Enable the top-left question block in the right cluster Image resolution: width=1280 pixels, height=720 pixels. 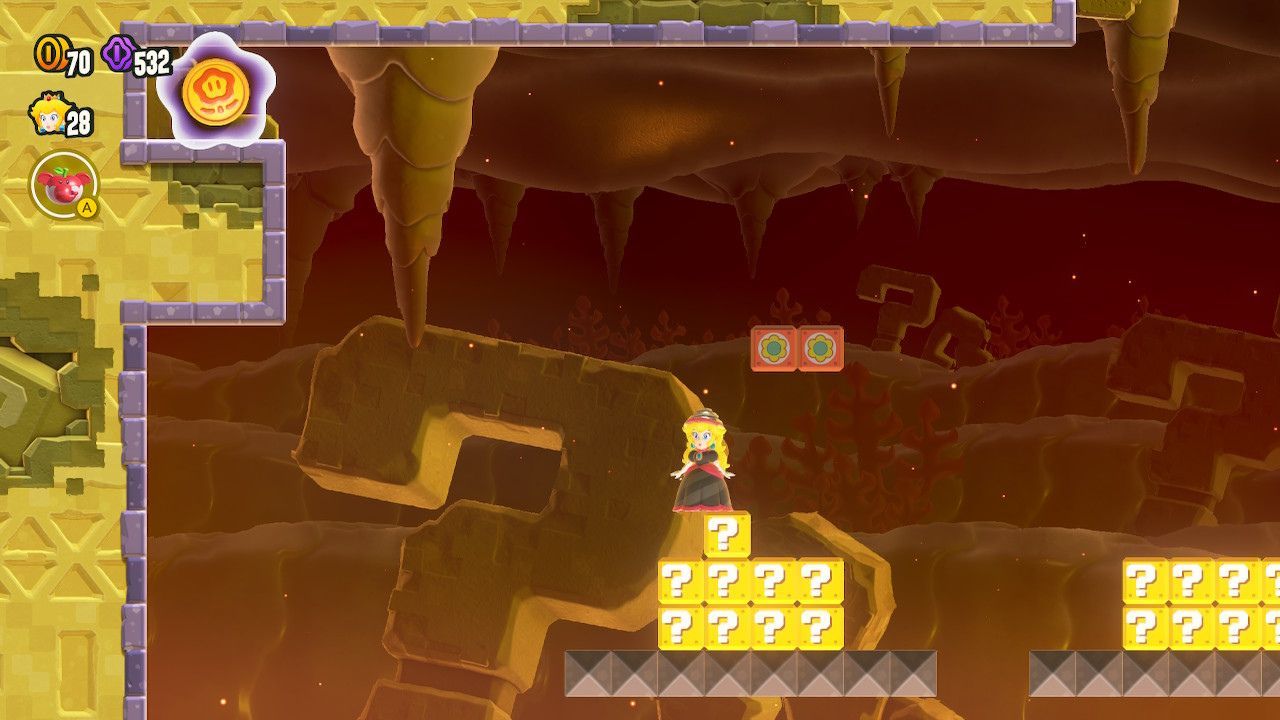click(1145, 582)
